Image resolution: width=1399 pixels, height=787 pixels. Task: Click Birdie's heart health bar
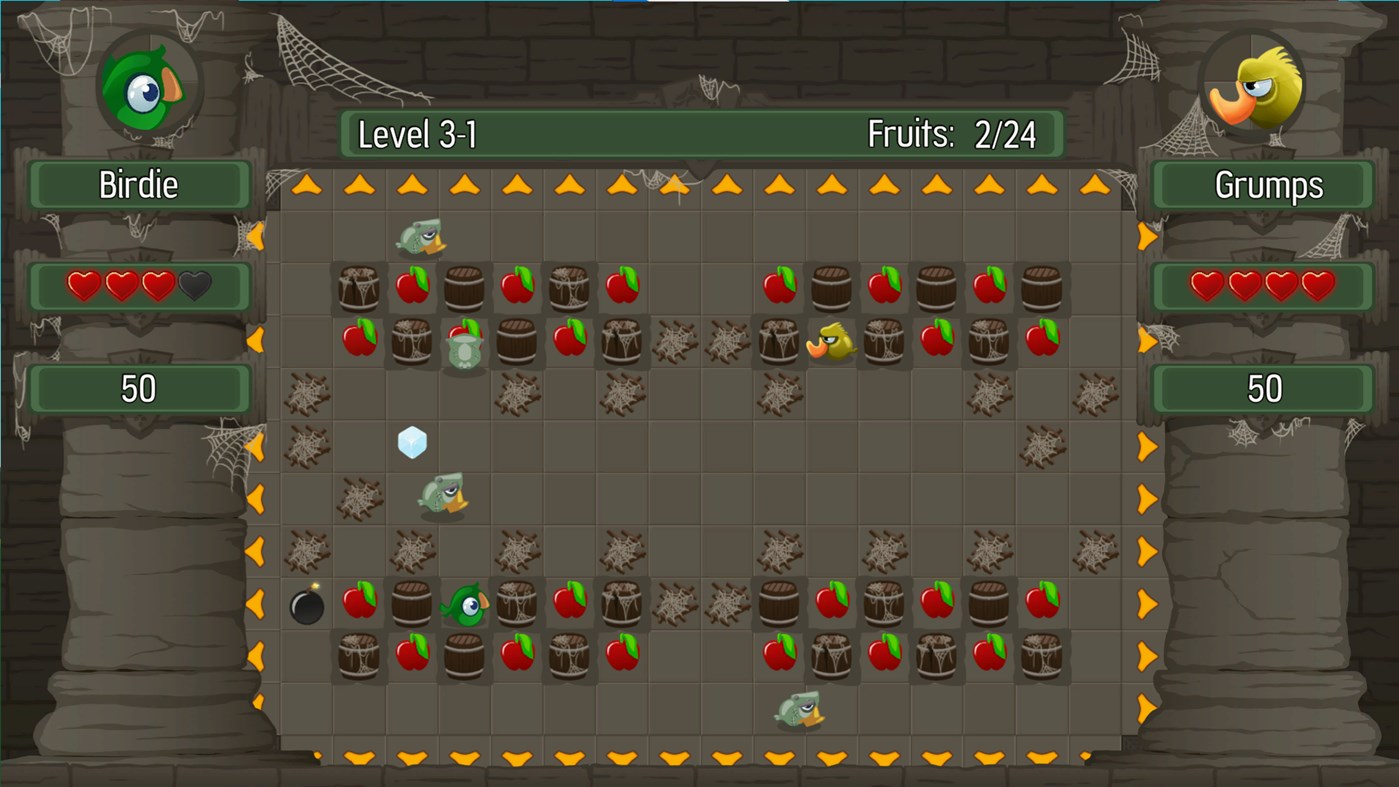(139, 287)
